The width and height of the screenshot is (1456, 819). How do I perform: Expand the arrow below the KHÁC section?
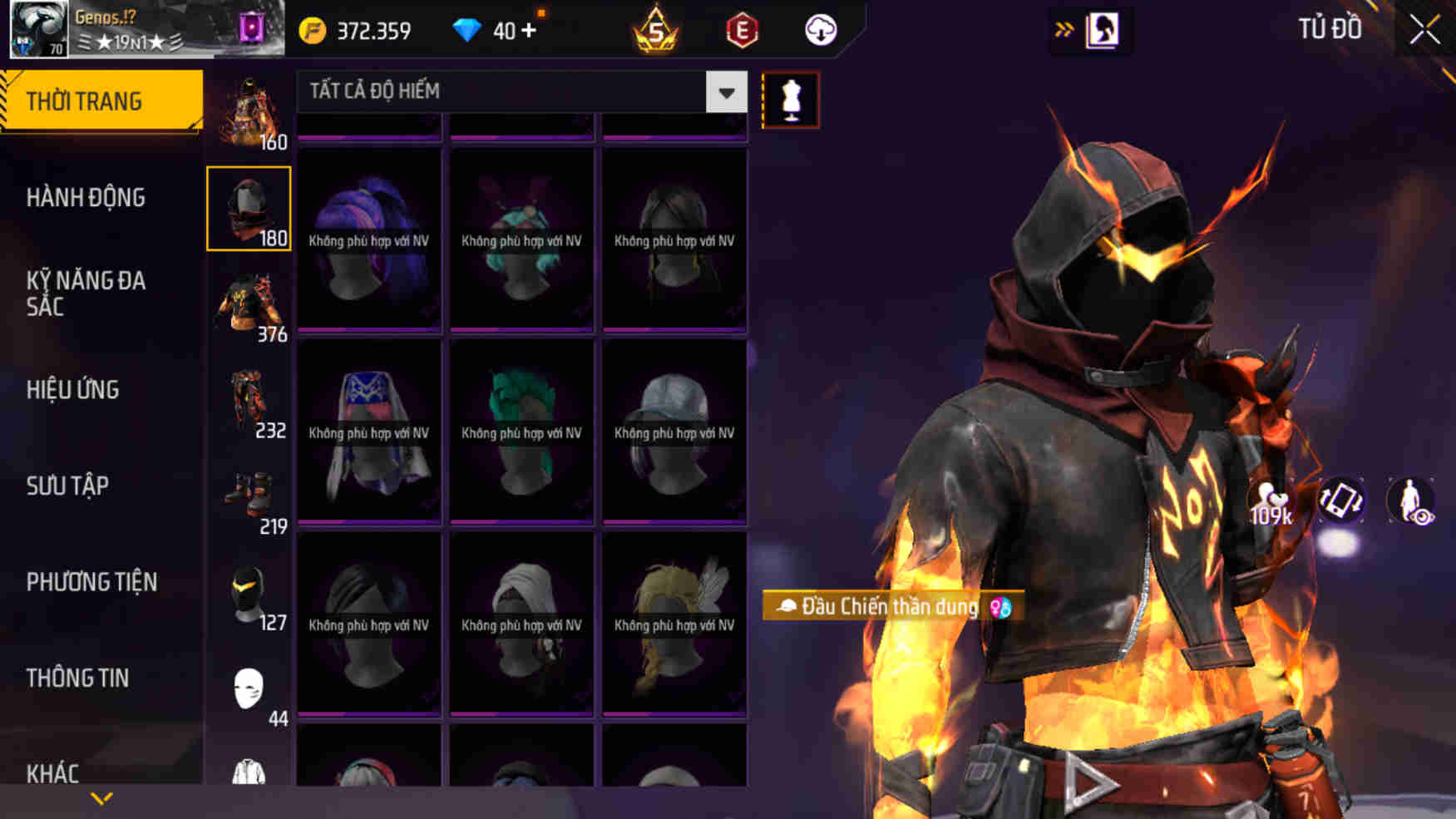100,800
